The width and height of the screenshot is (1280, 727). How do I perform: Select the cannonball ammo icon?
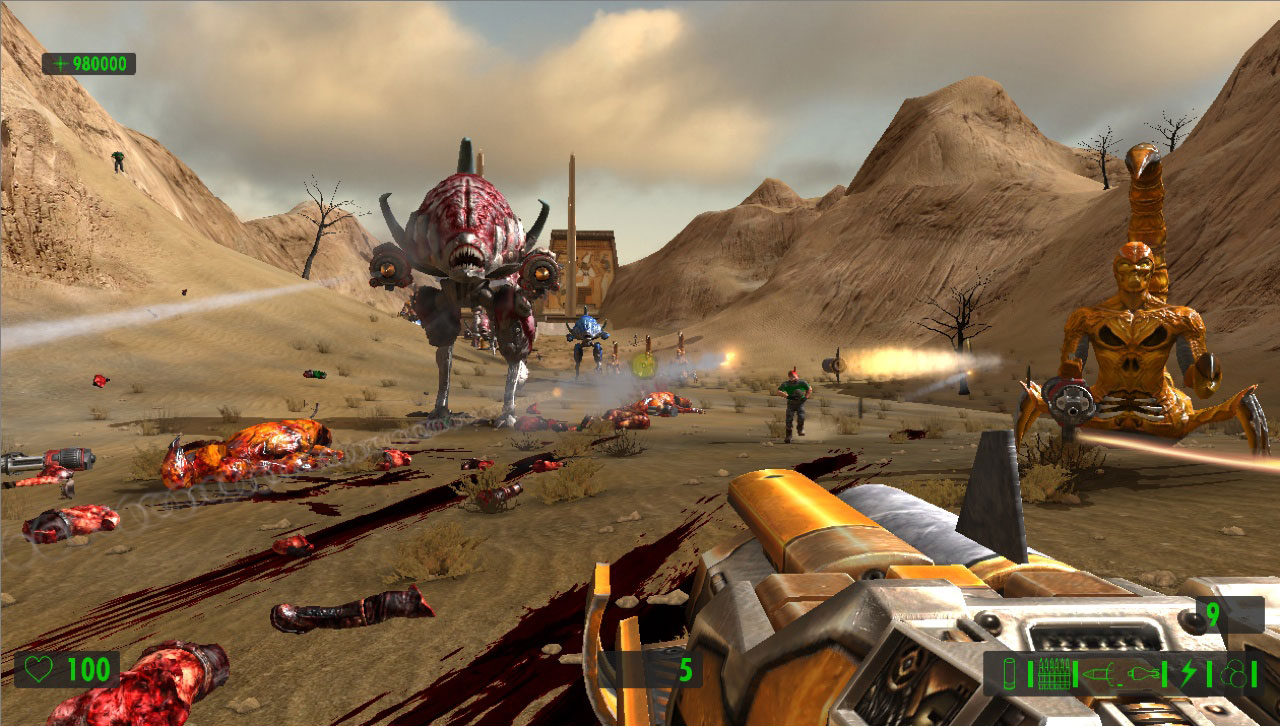click(x=1235, y=673)
